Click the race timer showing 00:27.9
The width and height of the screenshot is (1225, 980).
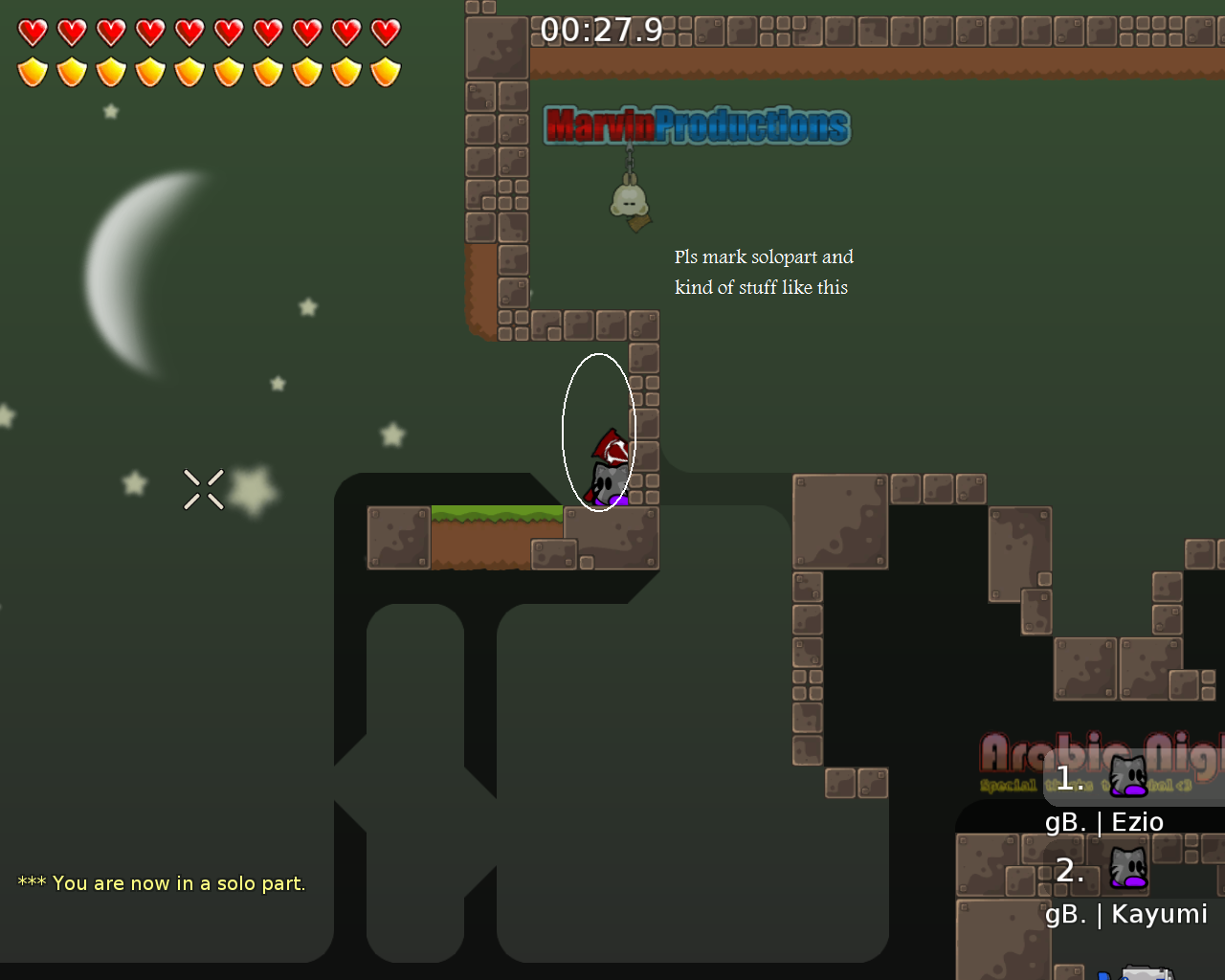601,30
